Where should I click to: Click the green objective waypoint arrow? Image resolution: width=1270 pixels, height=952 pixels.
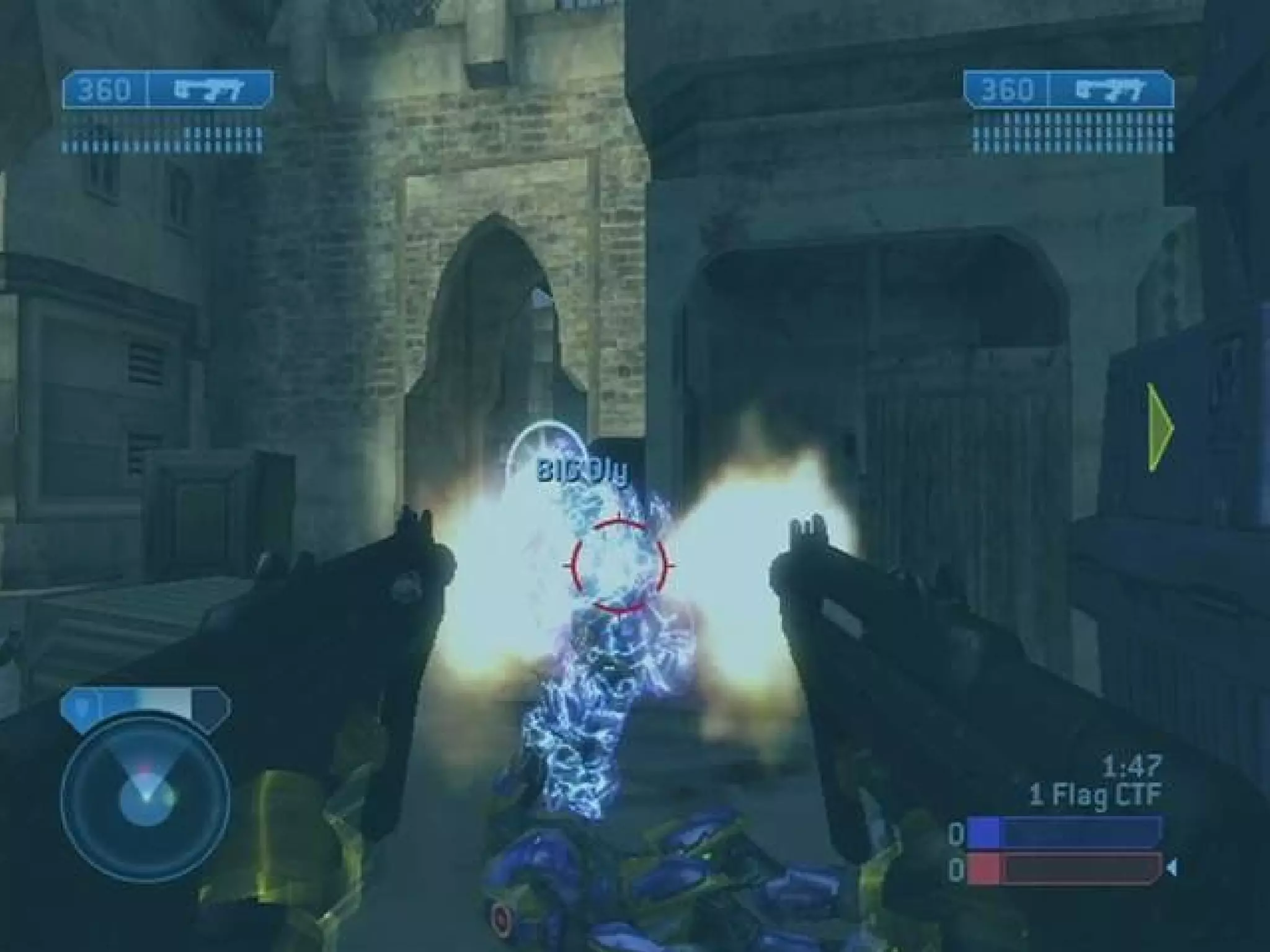tap(1160, 426)
